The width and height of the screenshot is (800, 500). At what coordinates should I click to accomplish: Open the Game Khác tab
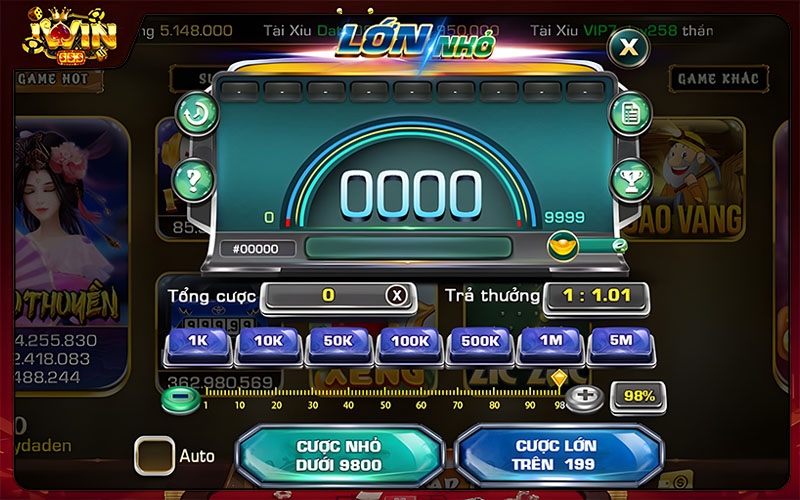point(718,78)
